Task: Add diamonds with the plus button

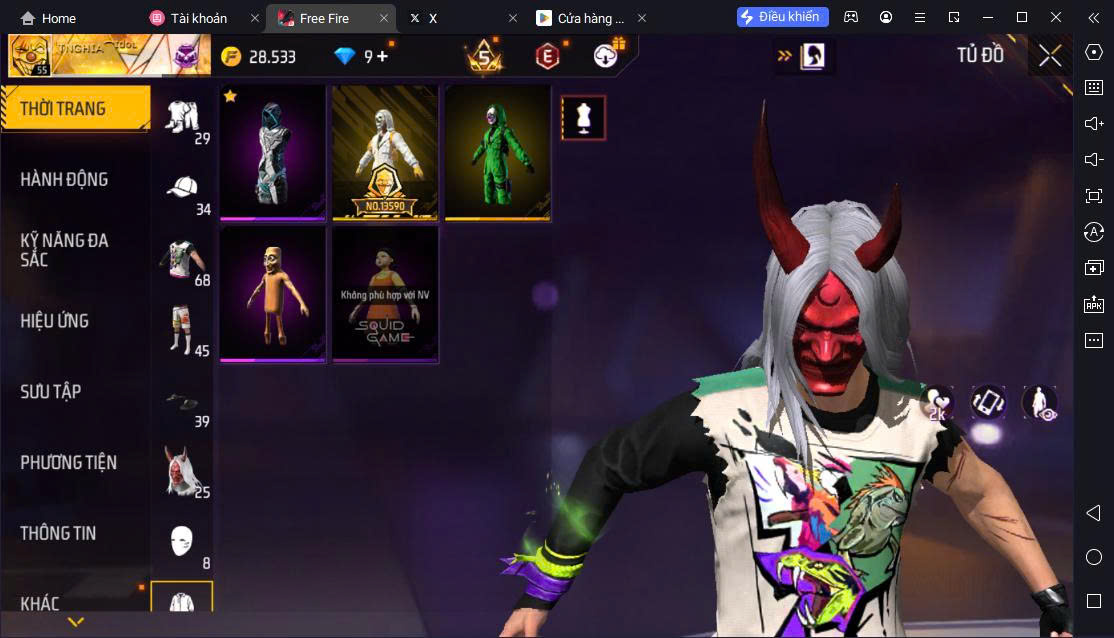Action: click(x=382, y=56)
